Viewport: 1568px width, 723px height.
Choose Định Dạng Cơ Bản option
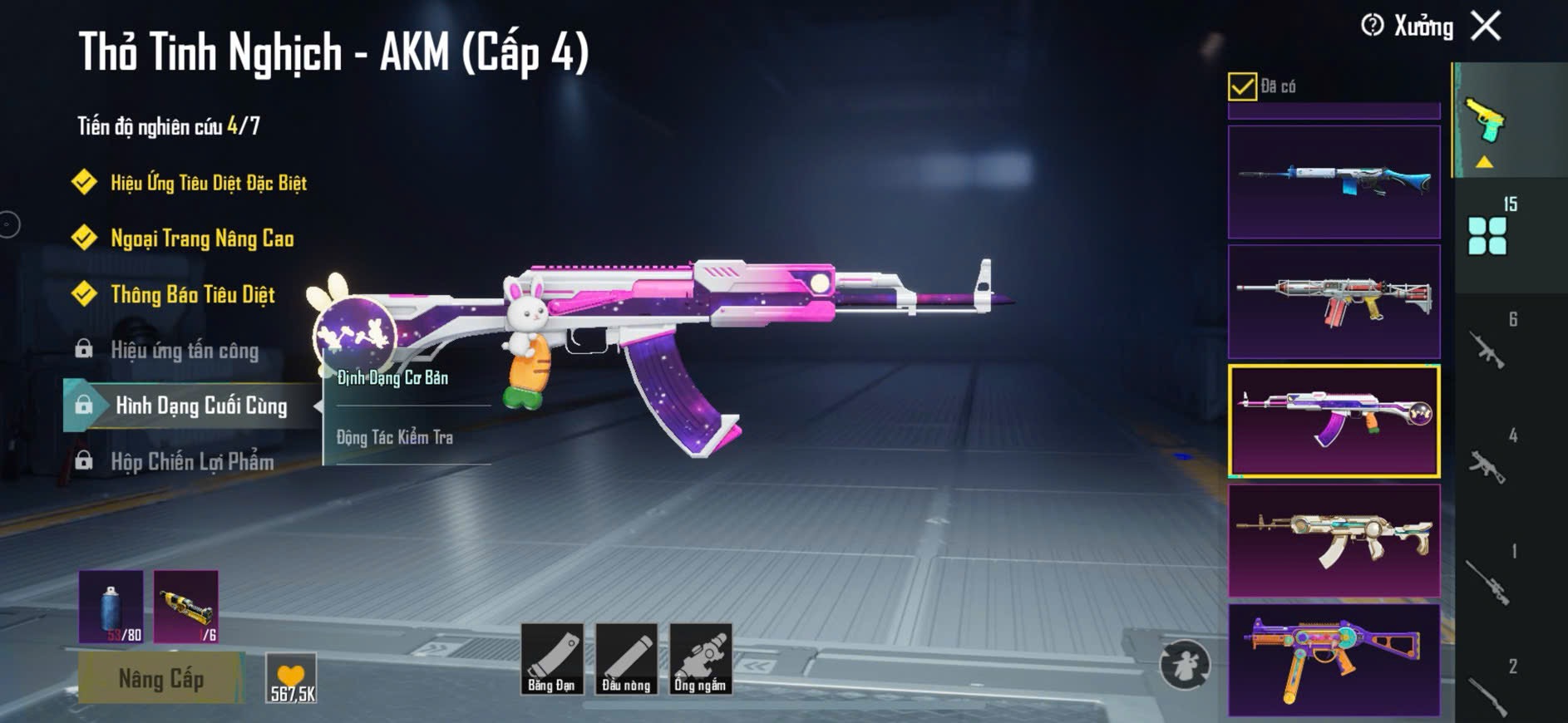click(x=392, y=378)
